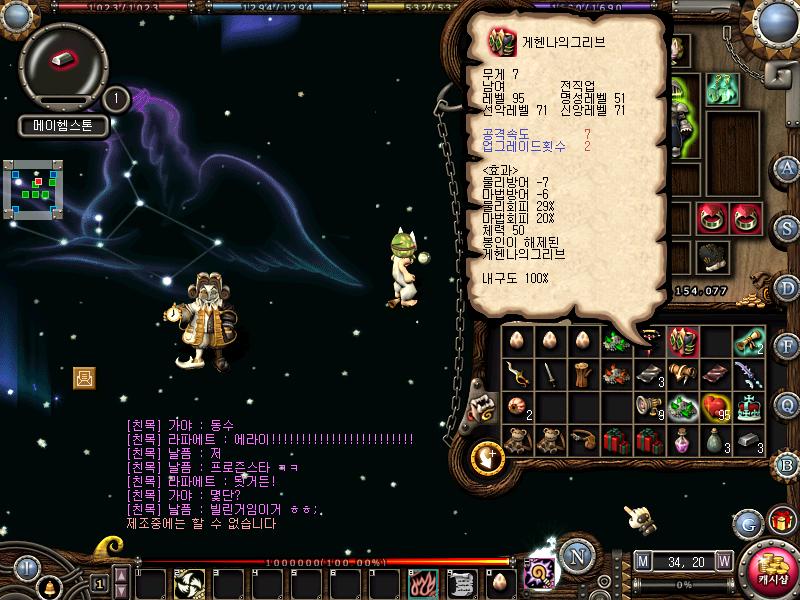The width and height of the screenshot is (800, 600).
Task: Click the round D menu button
Action: [x=787, y=286]
